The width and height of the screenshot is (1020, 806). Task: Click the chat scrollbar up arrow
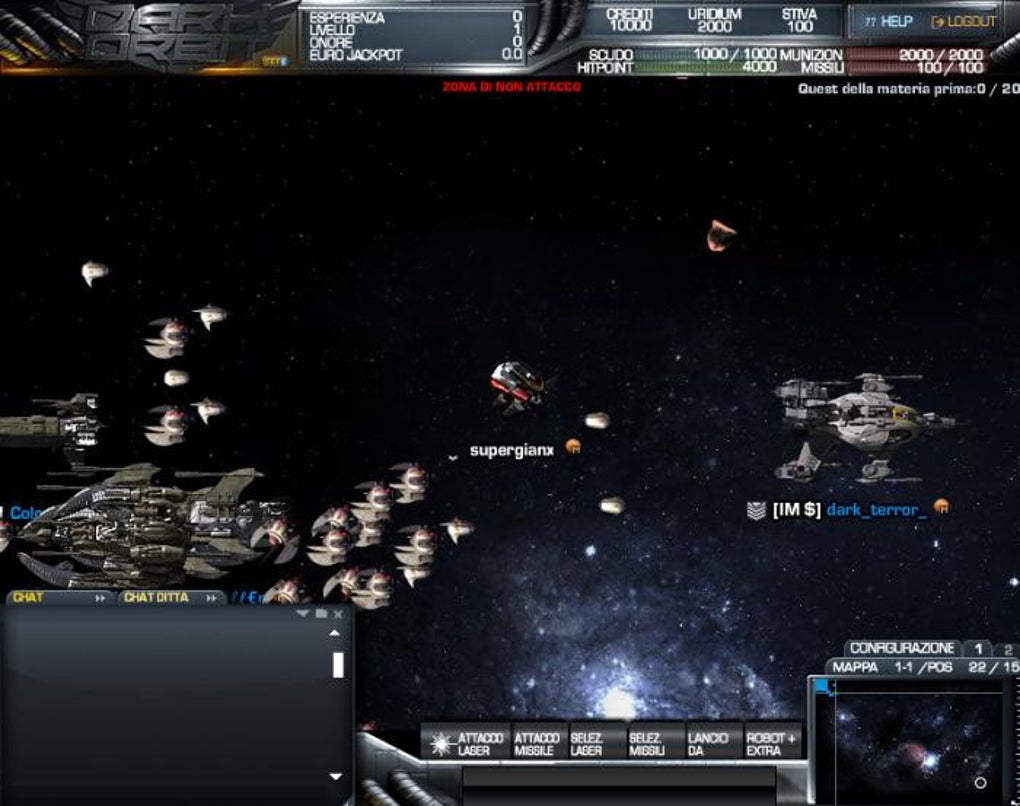(335, 633)
